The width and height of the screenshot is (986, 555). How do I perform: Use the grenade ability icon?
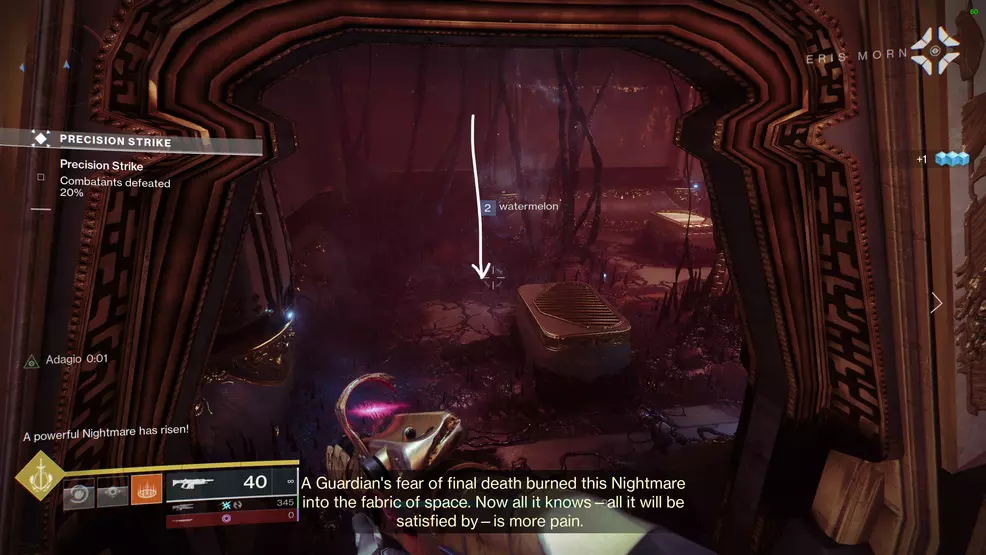pos(80,491)
